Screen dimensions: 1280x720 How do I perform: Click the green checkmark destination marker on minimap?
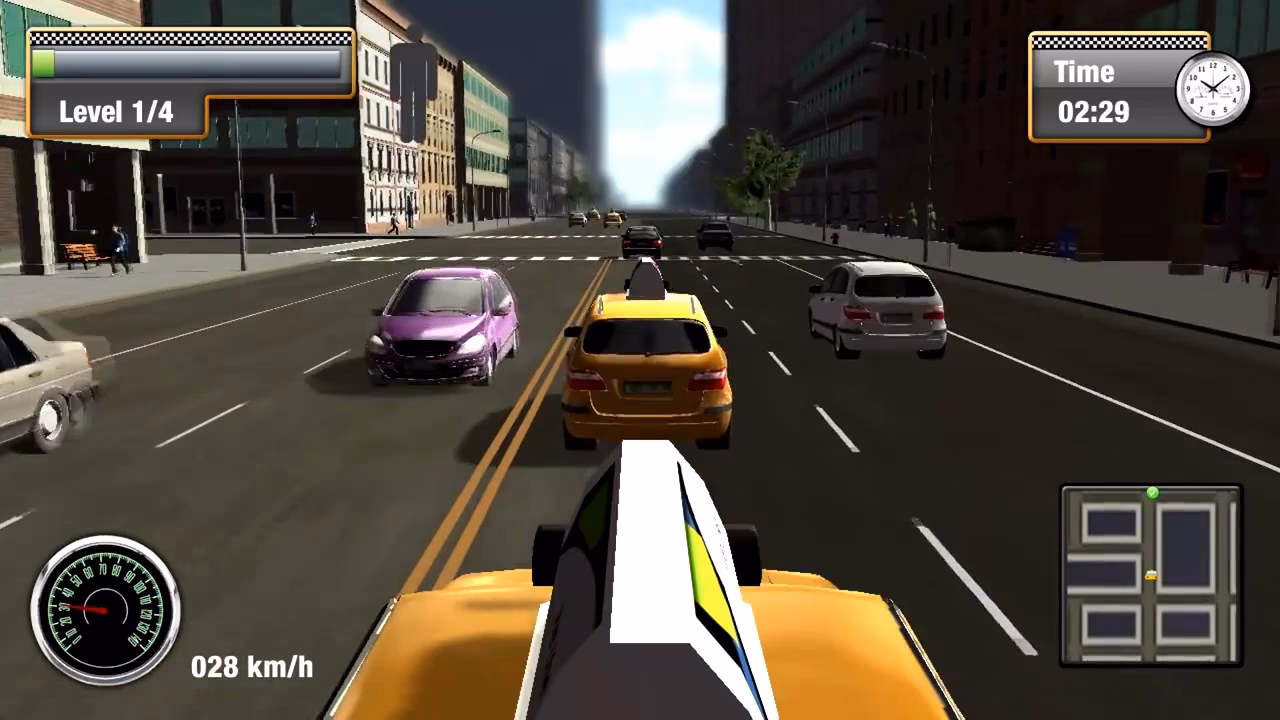(1153, 492)
